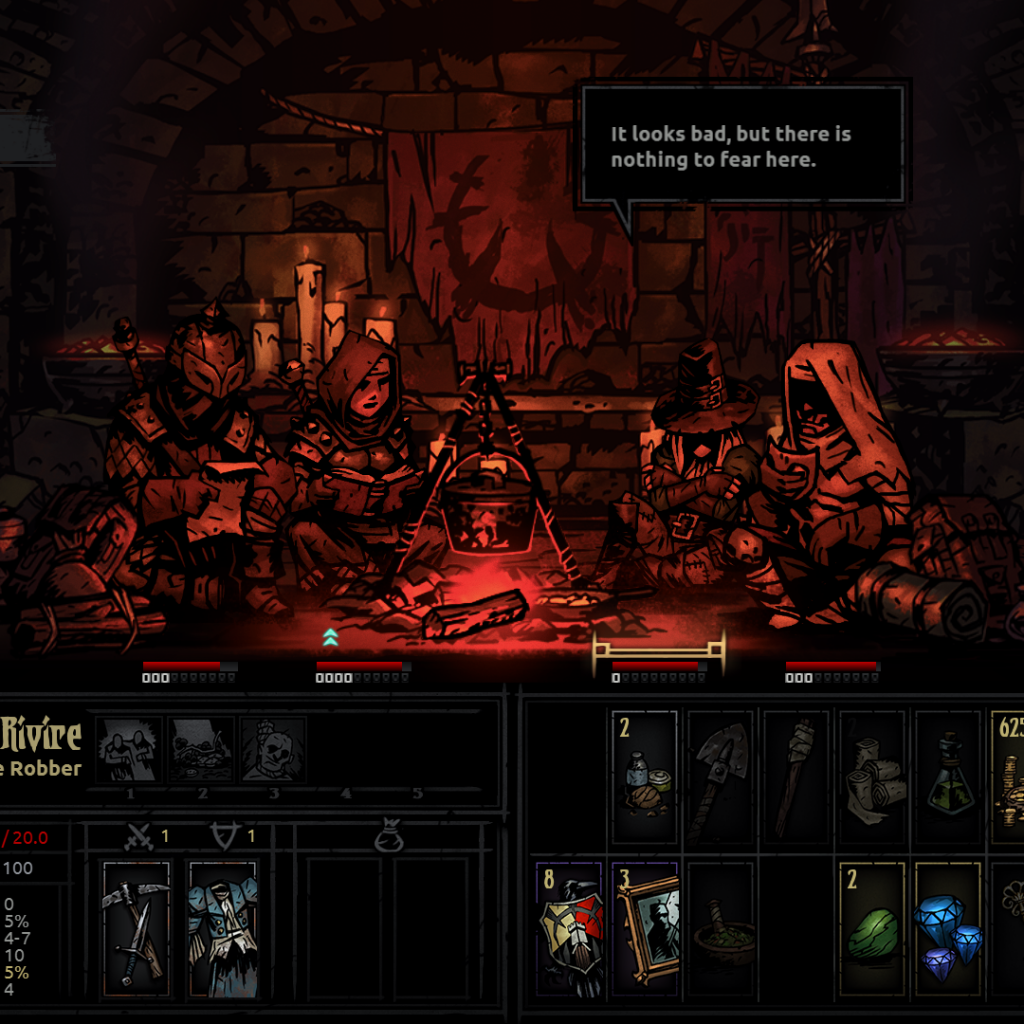1024x1024 pixels.
Task: Select the heraldic crest stack of eight
Action: tap(570, 928)
